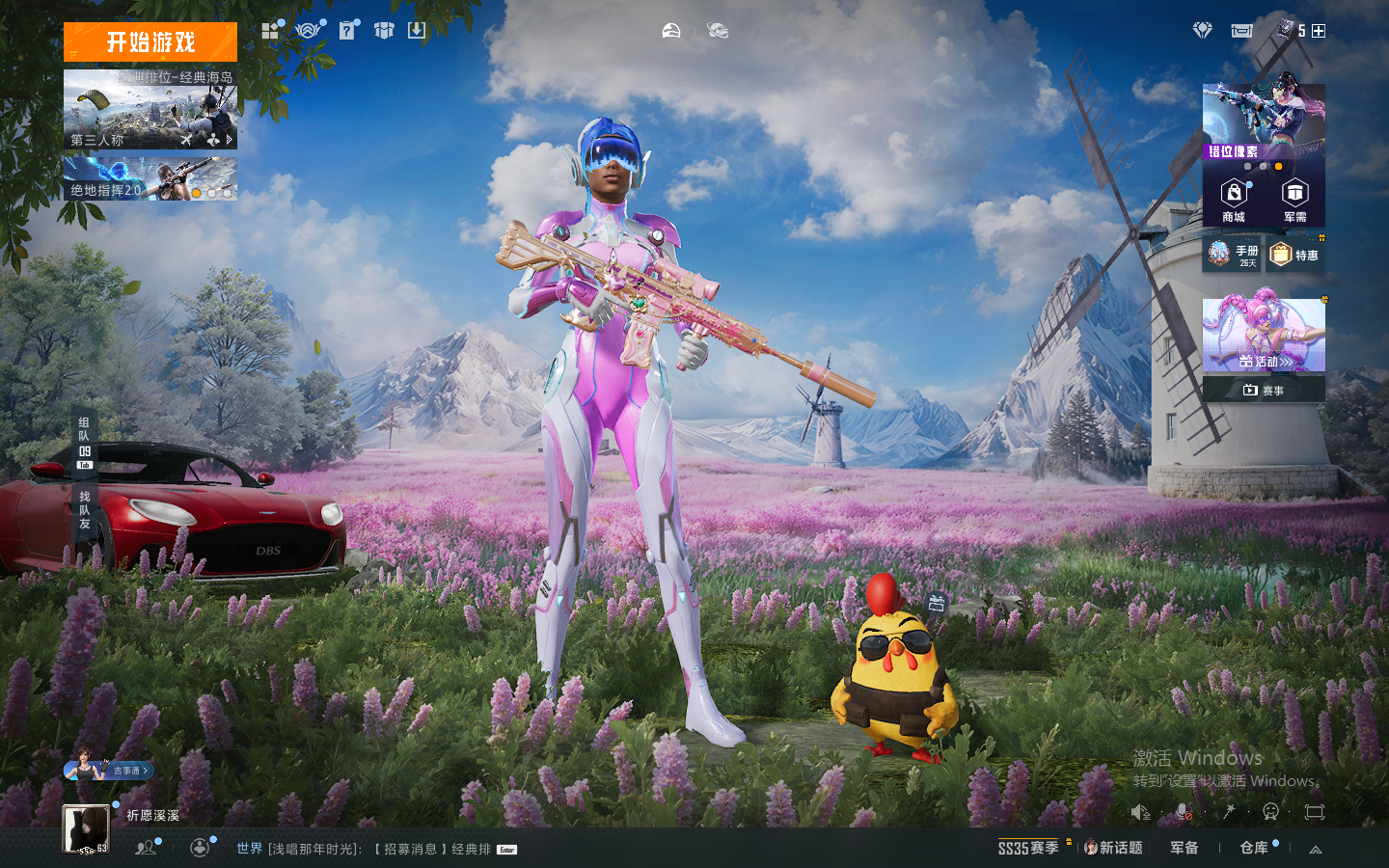The height and width of the screenshot is (868, 1389).
Task: Open the 活动 events banner
Action: pyautogui.click(x=1264, y=336)
